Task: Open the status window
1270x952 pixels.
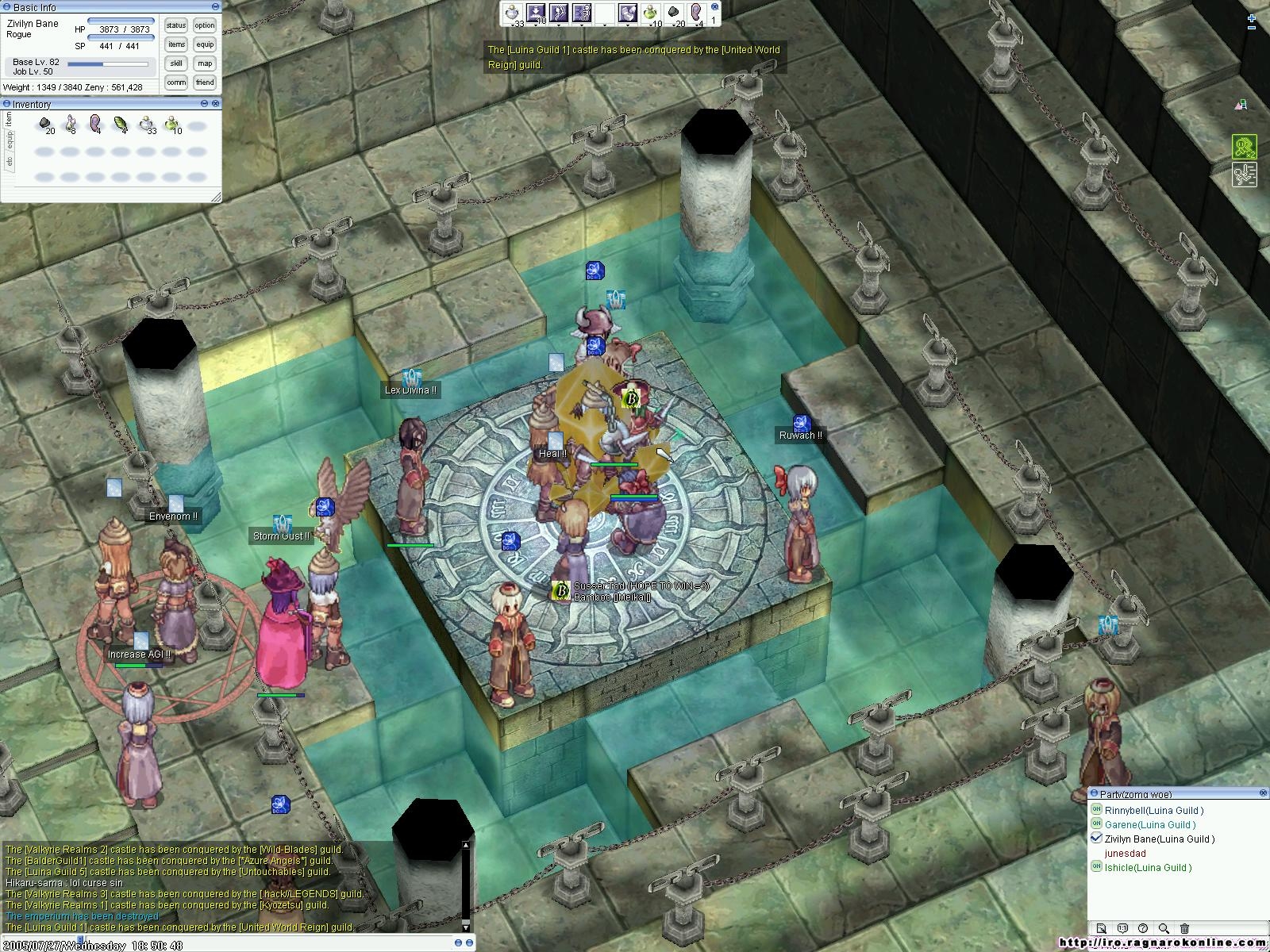Action: pos(176,25)
